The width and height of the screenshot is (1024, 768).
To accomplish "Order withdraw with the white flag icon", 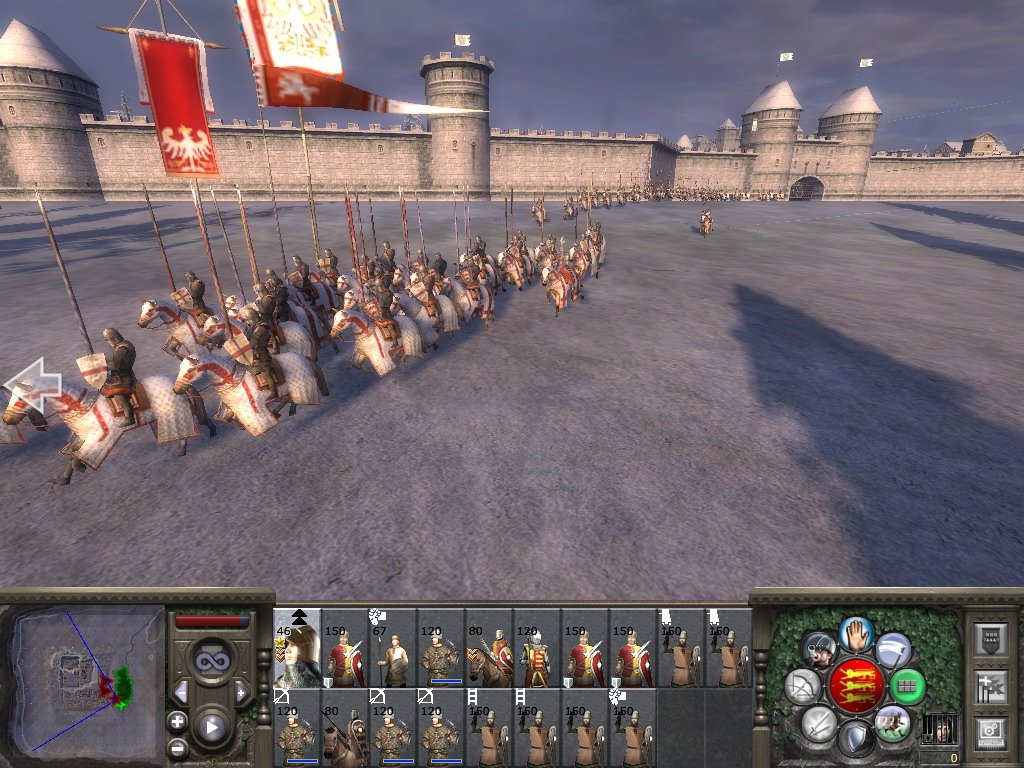I will [893, 650].
